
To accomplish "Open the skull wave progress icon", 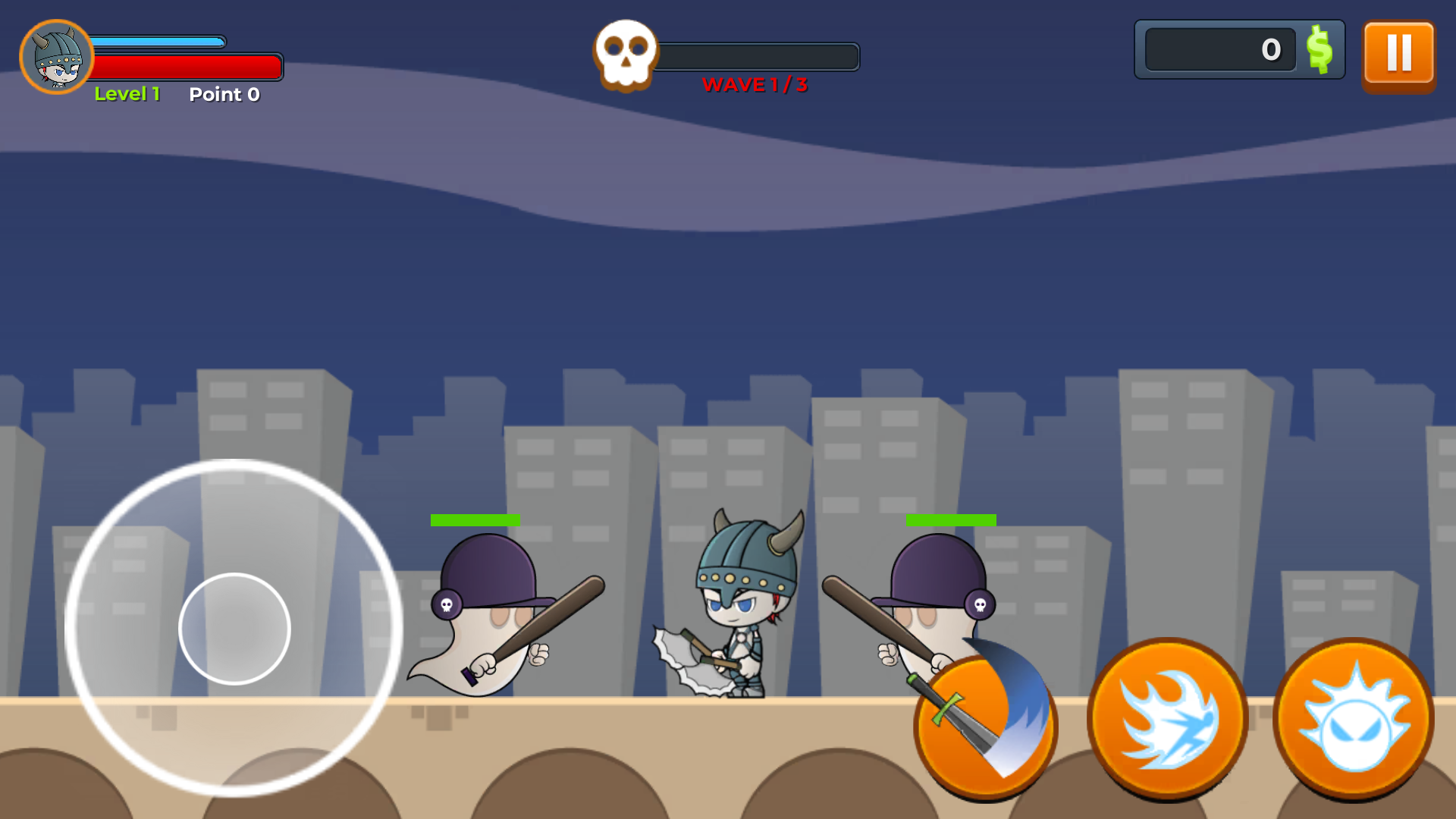I will (x=625, y=52).
